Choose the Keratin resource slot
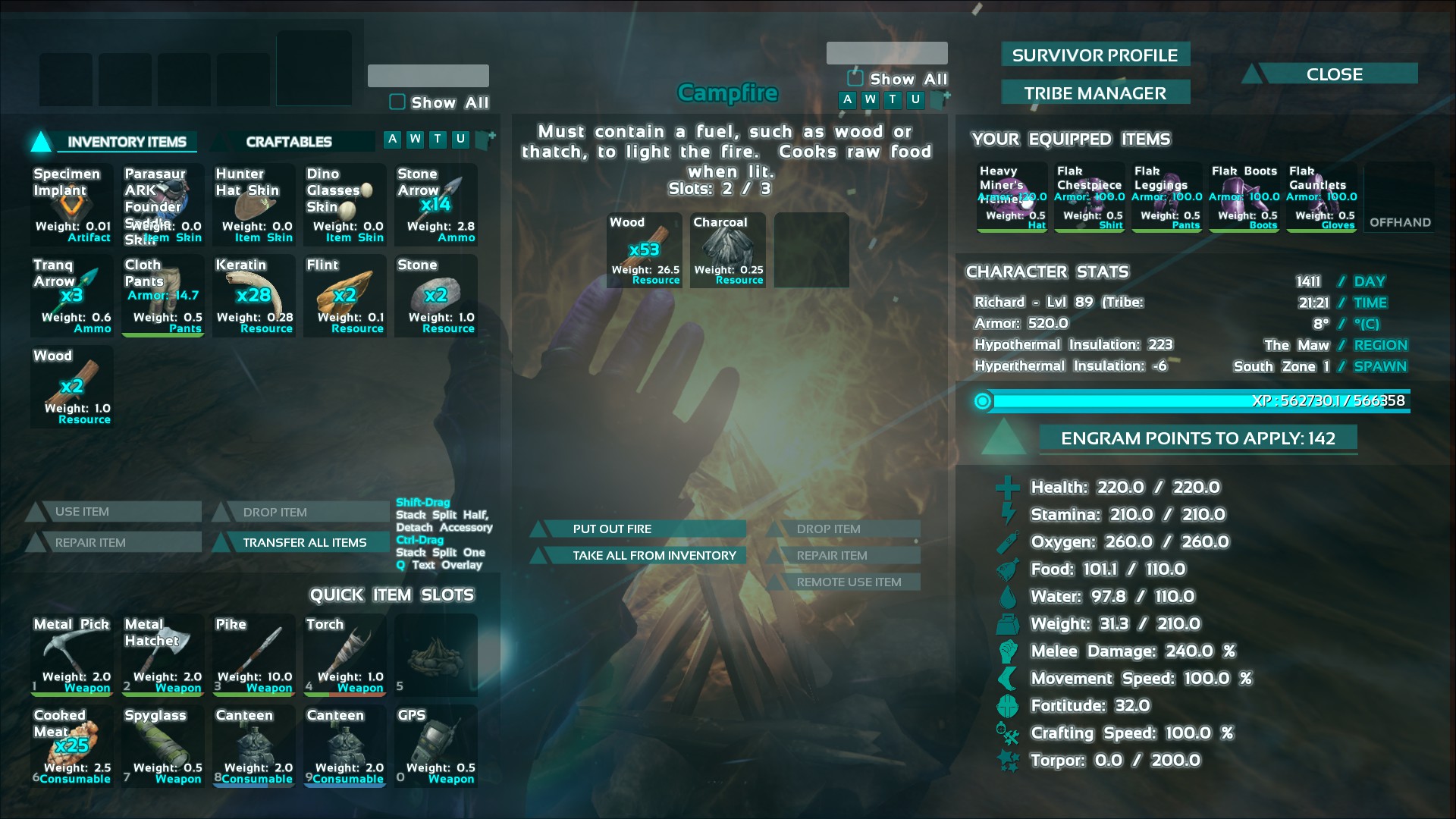The width and height of the screenshot is (1456, 819). (254, 296)
